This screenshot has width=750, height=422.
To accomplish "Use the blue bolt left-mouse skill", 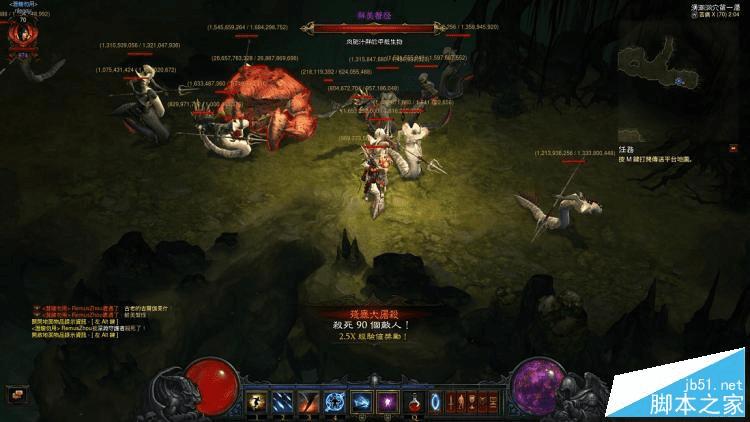I will [361, 401].
